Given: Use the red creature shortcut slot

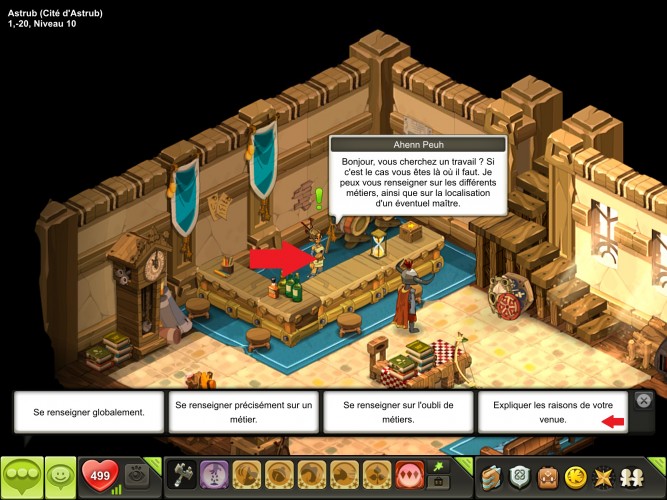Looking at the screenshot, I should coord(408,475).
